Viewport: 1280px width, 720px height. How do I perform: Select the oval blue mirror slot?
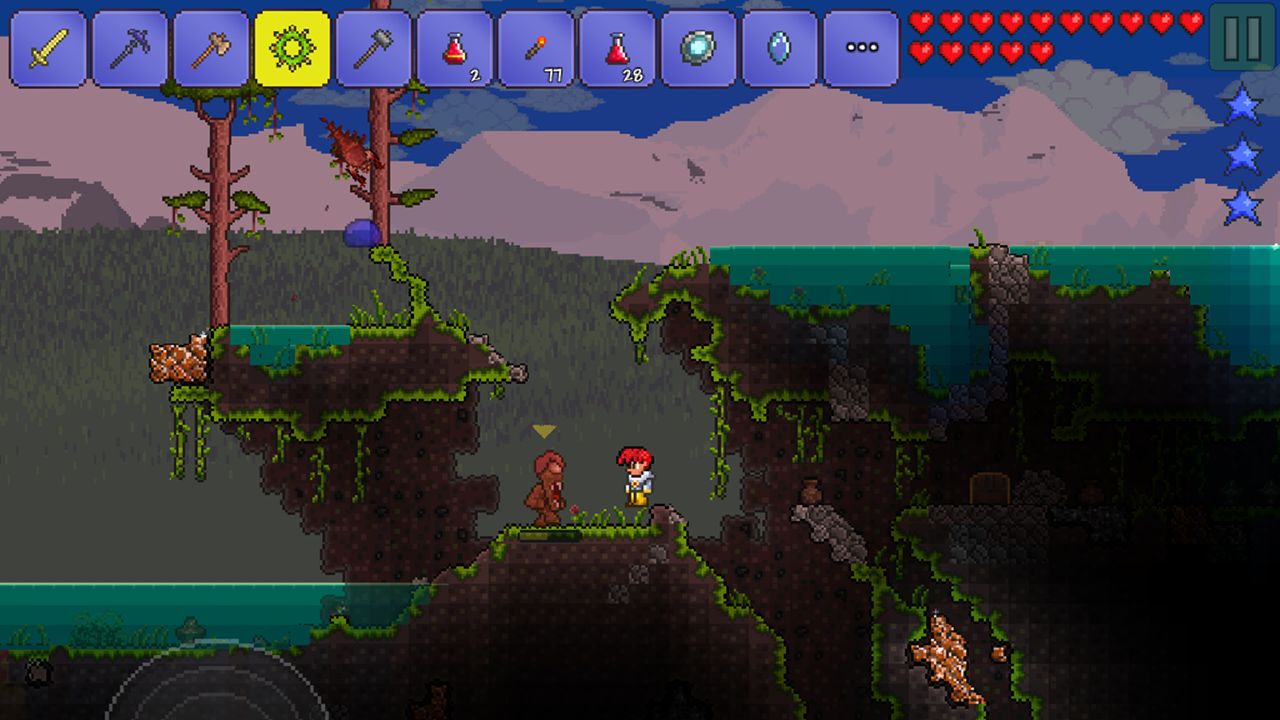pos(780,48)
